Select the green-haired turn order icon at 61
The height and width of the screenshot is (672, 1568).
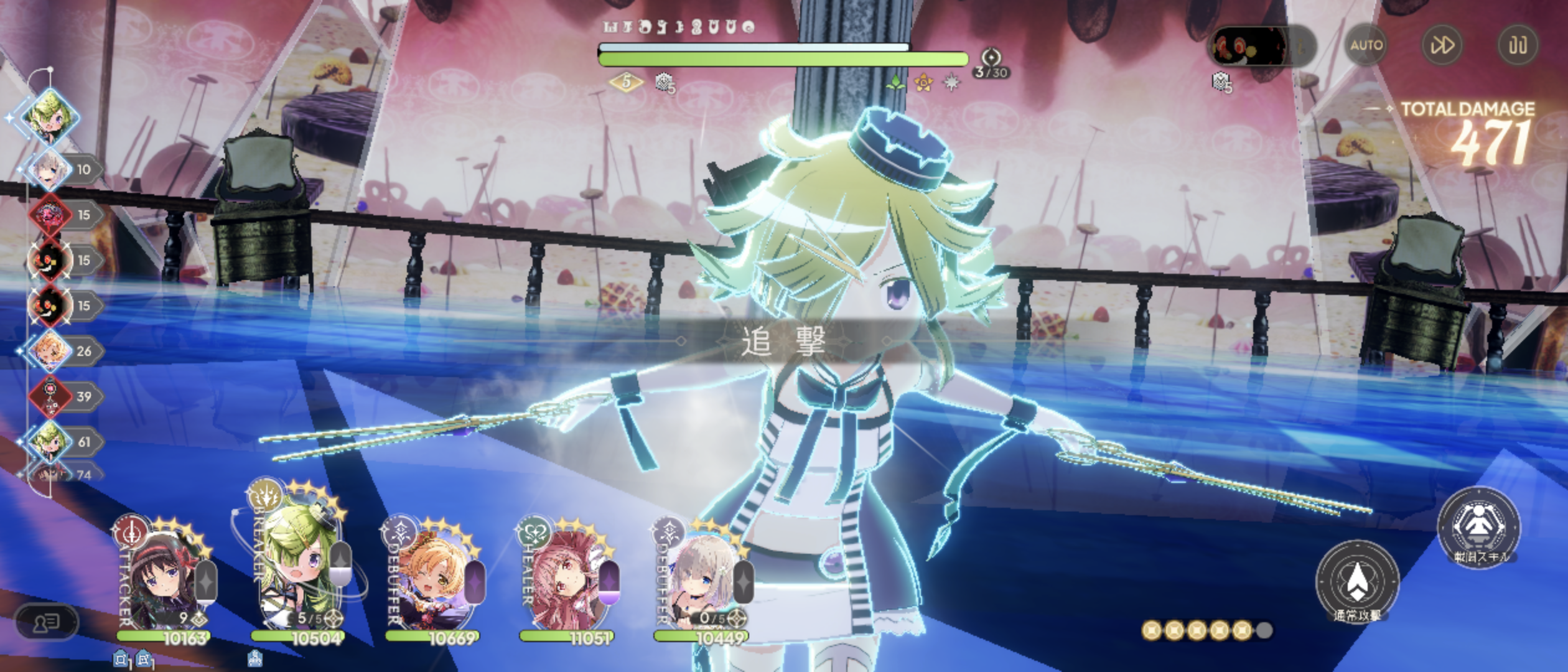point(50,442)
